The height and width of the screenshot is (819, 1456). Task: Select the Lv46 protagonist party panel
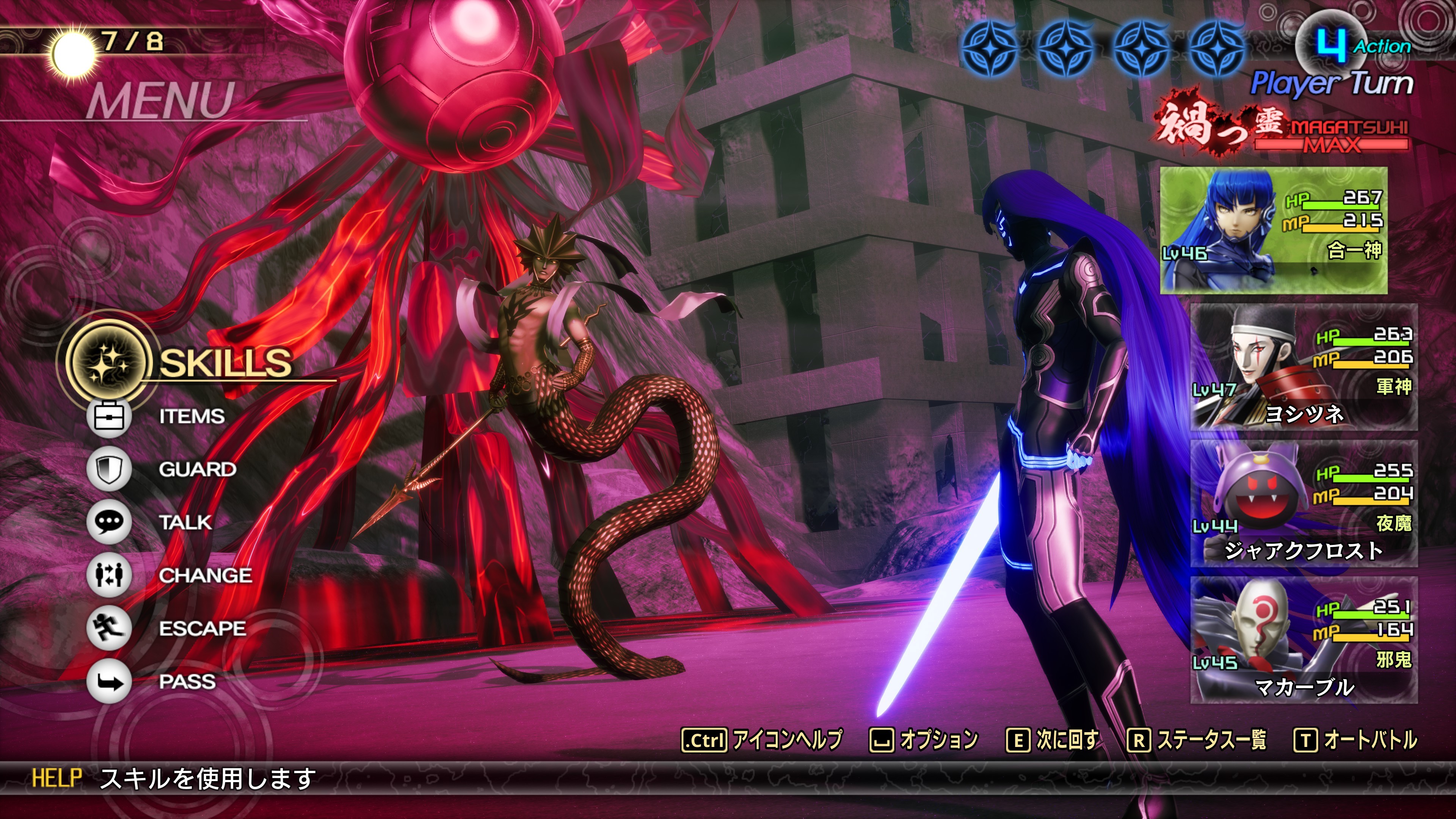point(1274,231)
